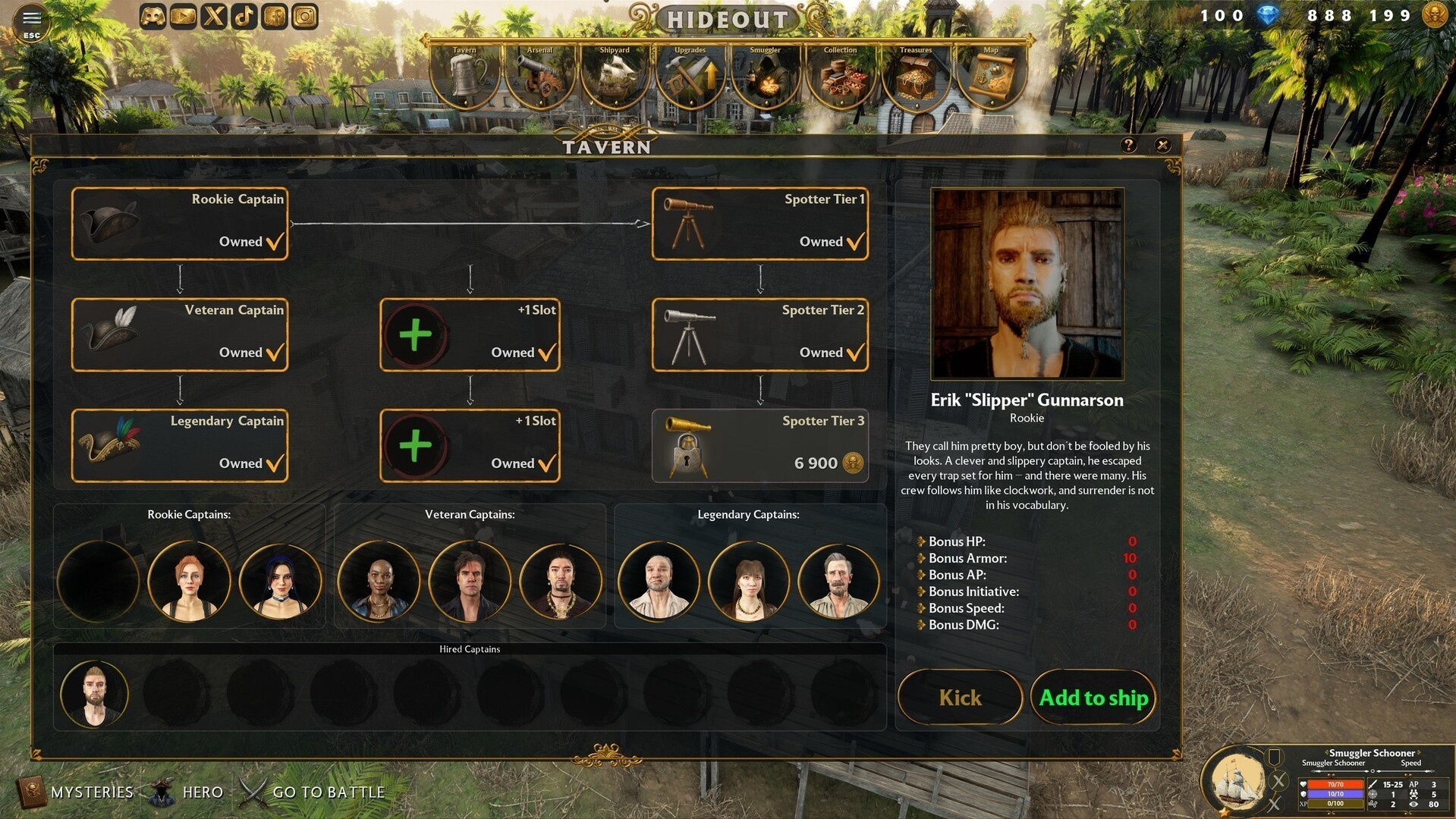Choose the hired captain portrait
Viewport: 1456px width, 819px height.
[95, 694]
